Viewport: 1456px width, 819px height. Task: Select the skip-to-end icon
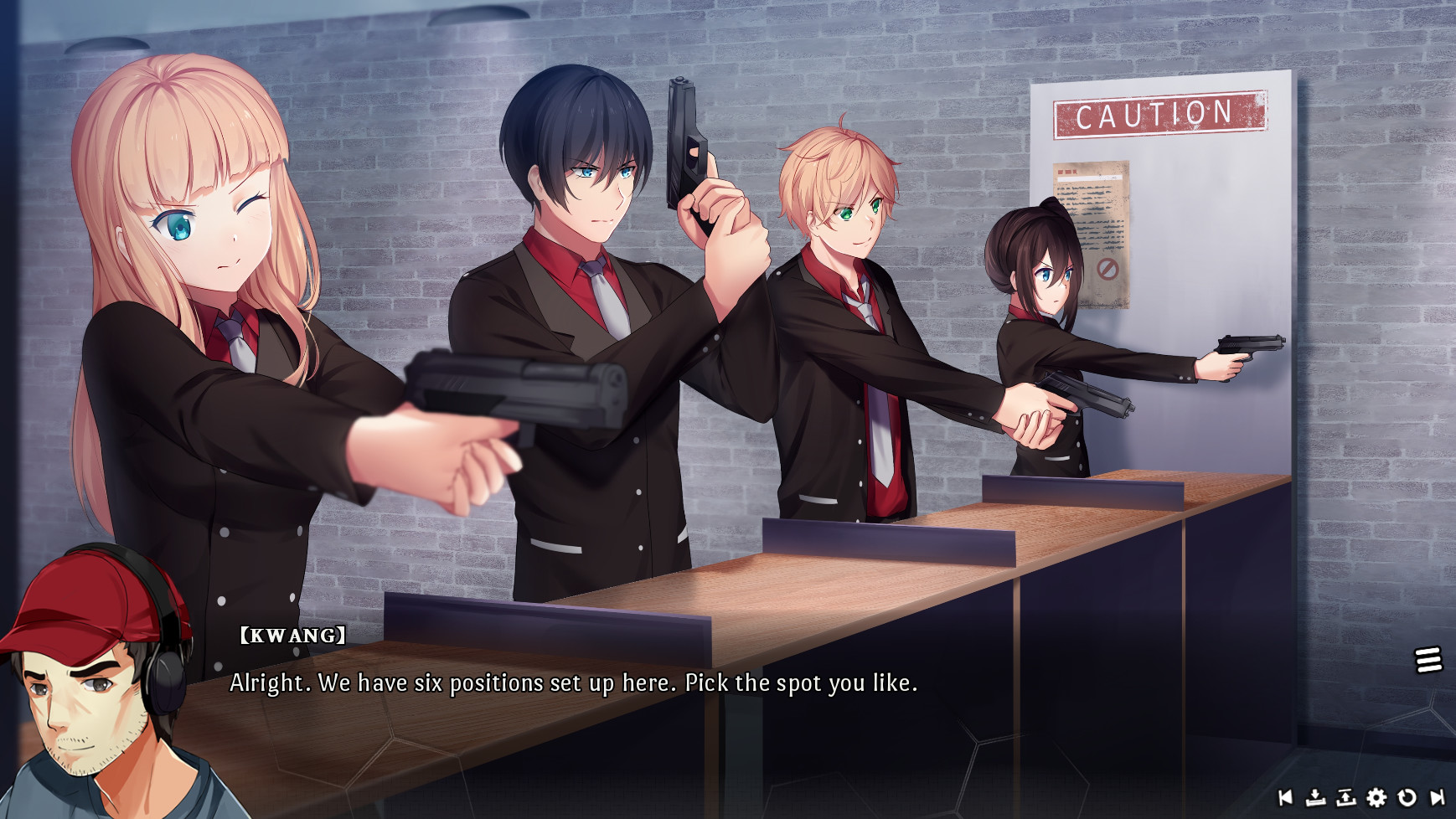(x=1438, y=798)
